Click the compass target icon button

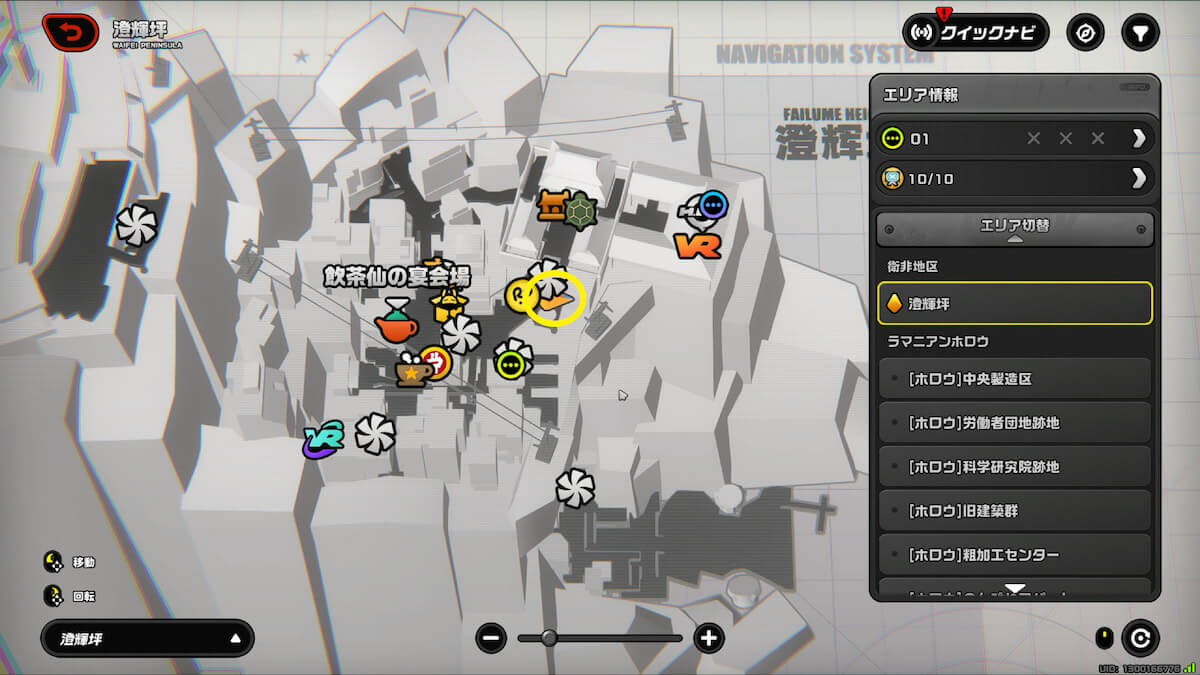(x=1085, y=32)
